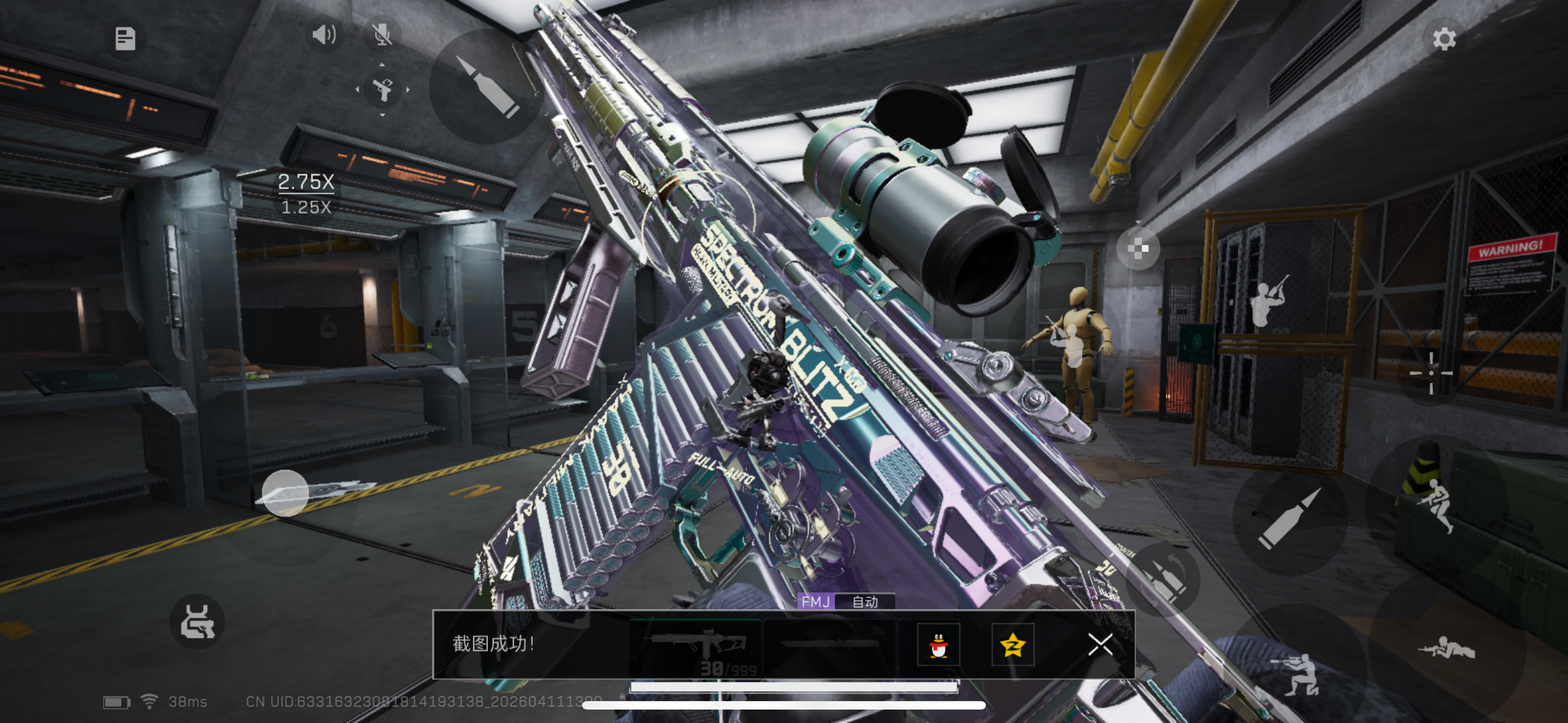Switch to 1.25X scope magnification
The image size is (1568, 723).
point(306,207)
